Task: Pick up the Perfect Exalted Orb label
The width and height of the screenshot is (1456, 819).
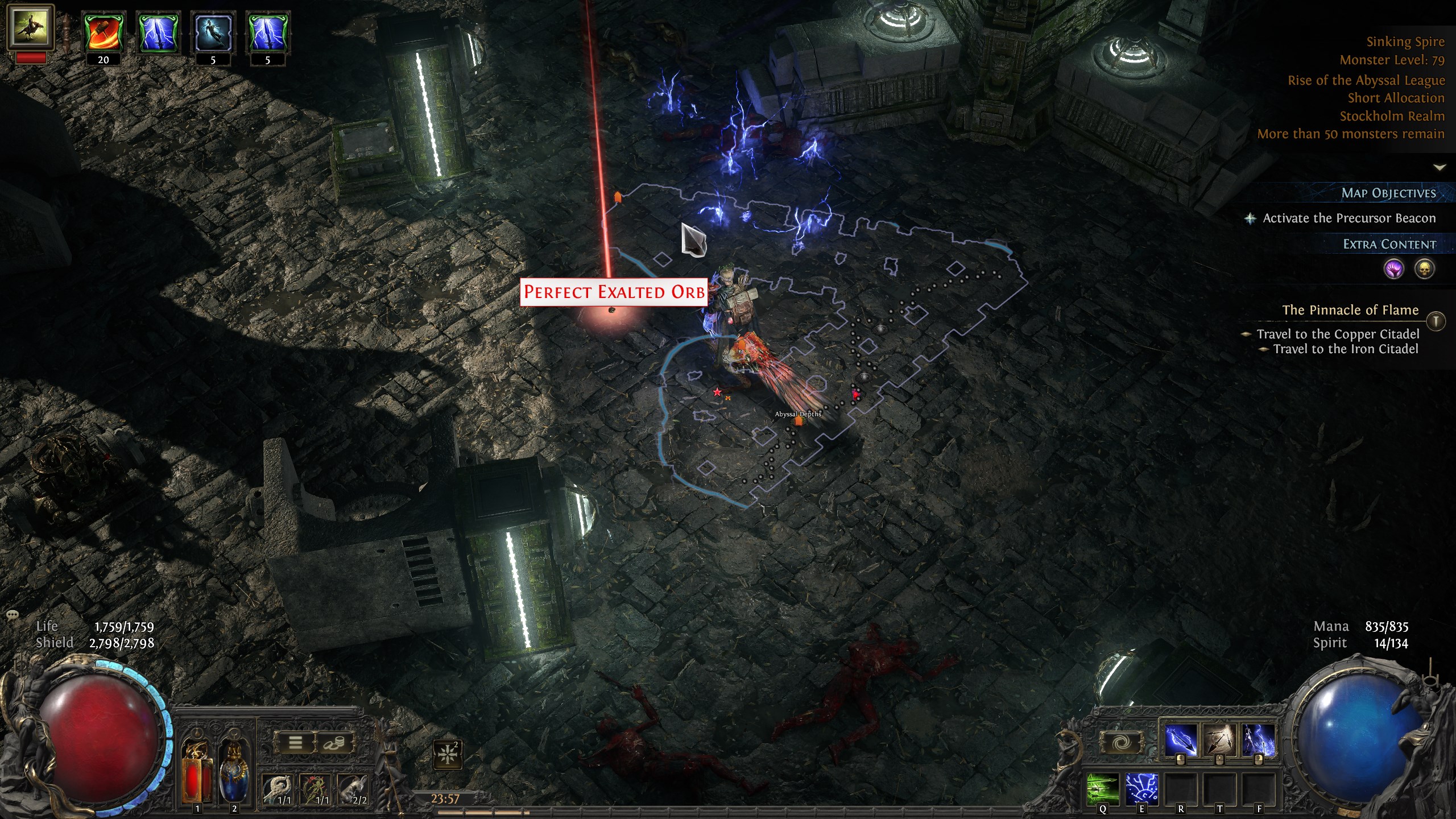Action: point(614,292)
